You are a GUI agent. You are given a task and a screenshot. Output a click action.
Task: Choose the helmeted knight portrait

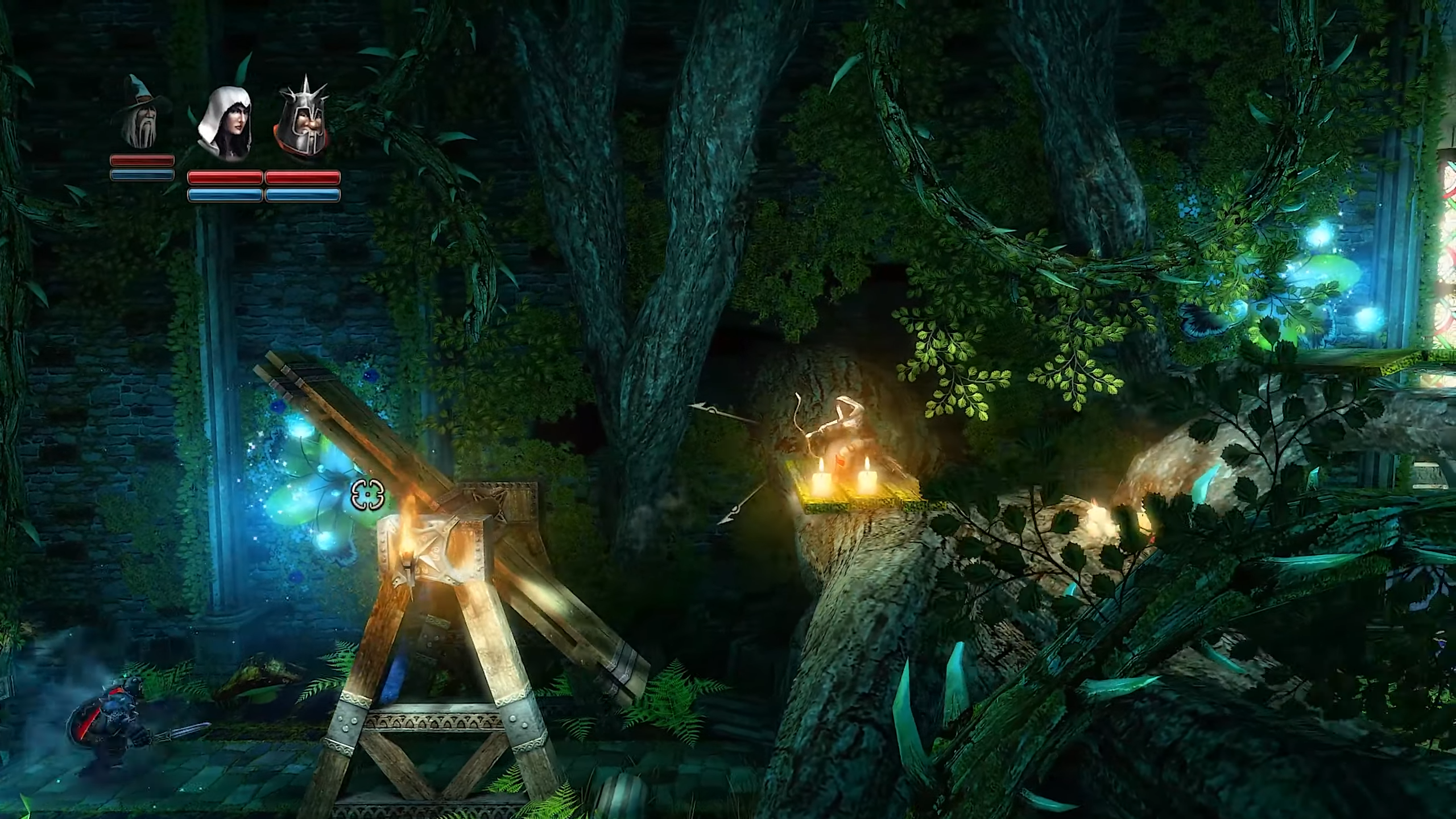click(x=301, y=122)
